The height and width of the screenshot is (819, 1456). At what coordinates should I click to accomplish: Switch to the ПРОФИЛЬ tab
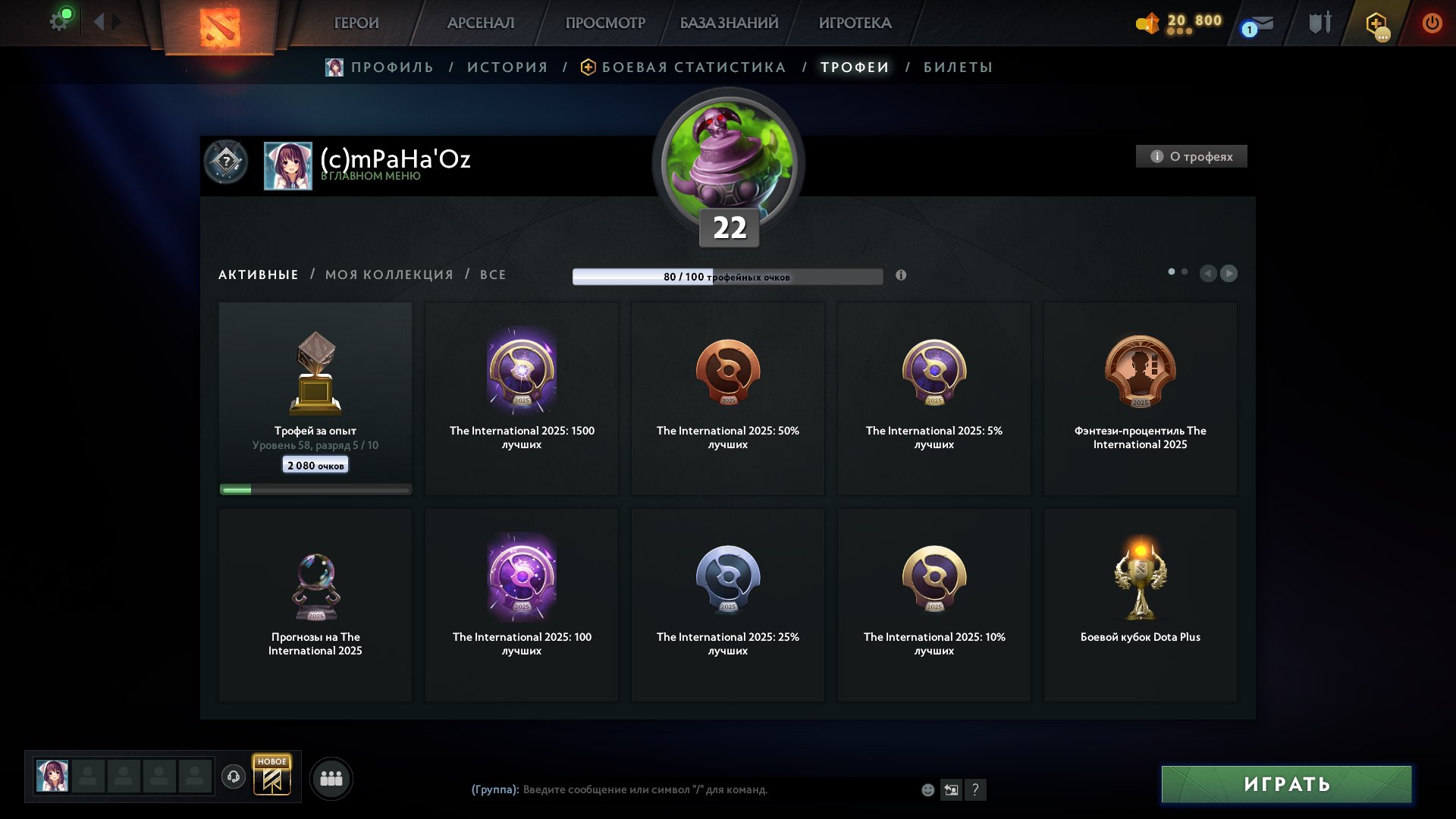391,67
